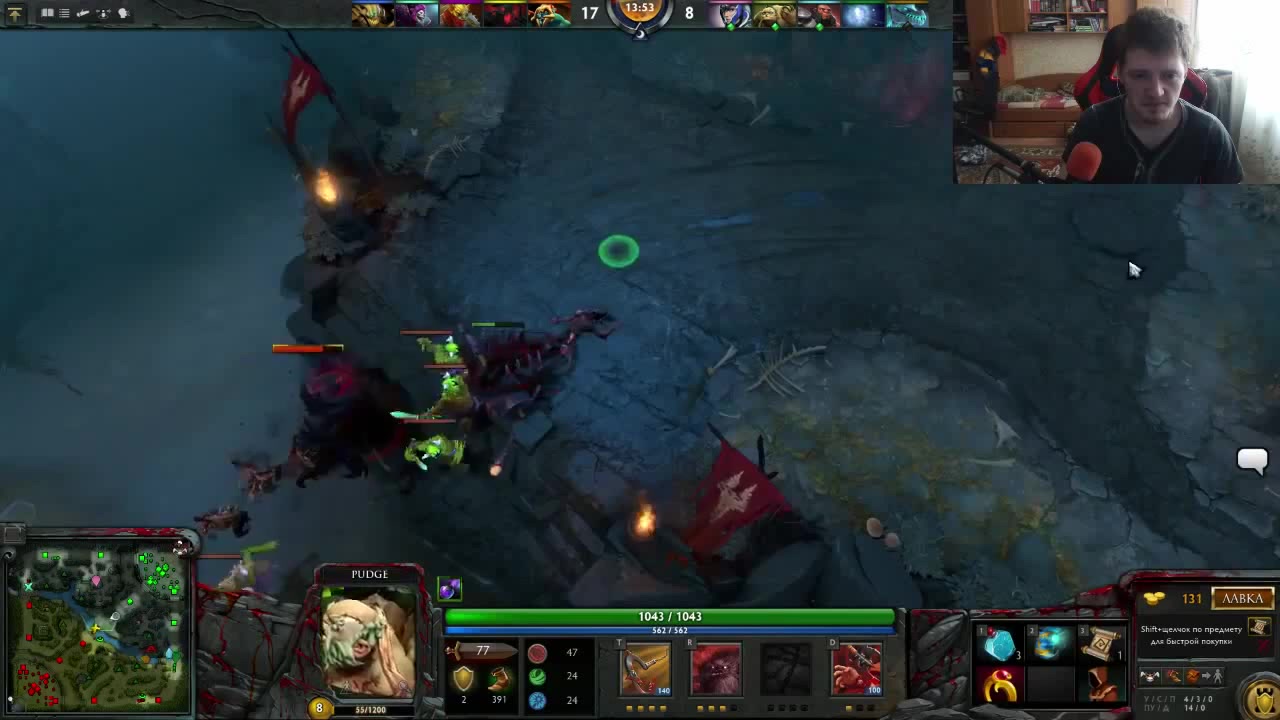Use the blue crystal consumable in slot 1
Image resolution: width=1280 pixels, height=720 pixels.
999,647
